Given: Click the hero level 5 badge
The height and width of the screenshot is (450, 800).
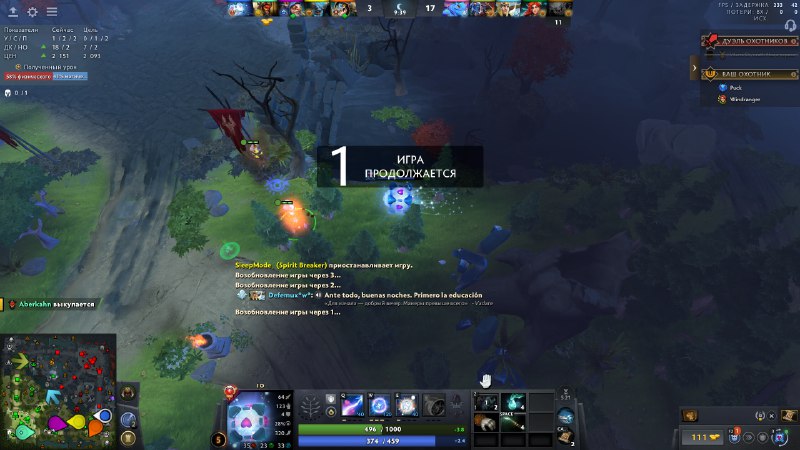Looking at the screenshot, I should [x=218, y=439].
